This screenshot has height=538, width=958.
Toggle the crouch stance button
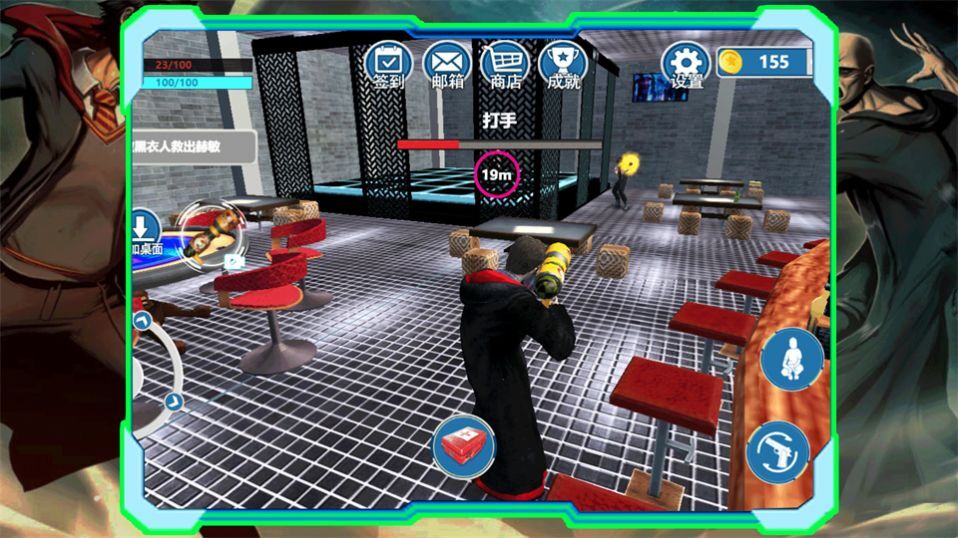[791, 359]
